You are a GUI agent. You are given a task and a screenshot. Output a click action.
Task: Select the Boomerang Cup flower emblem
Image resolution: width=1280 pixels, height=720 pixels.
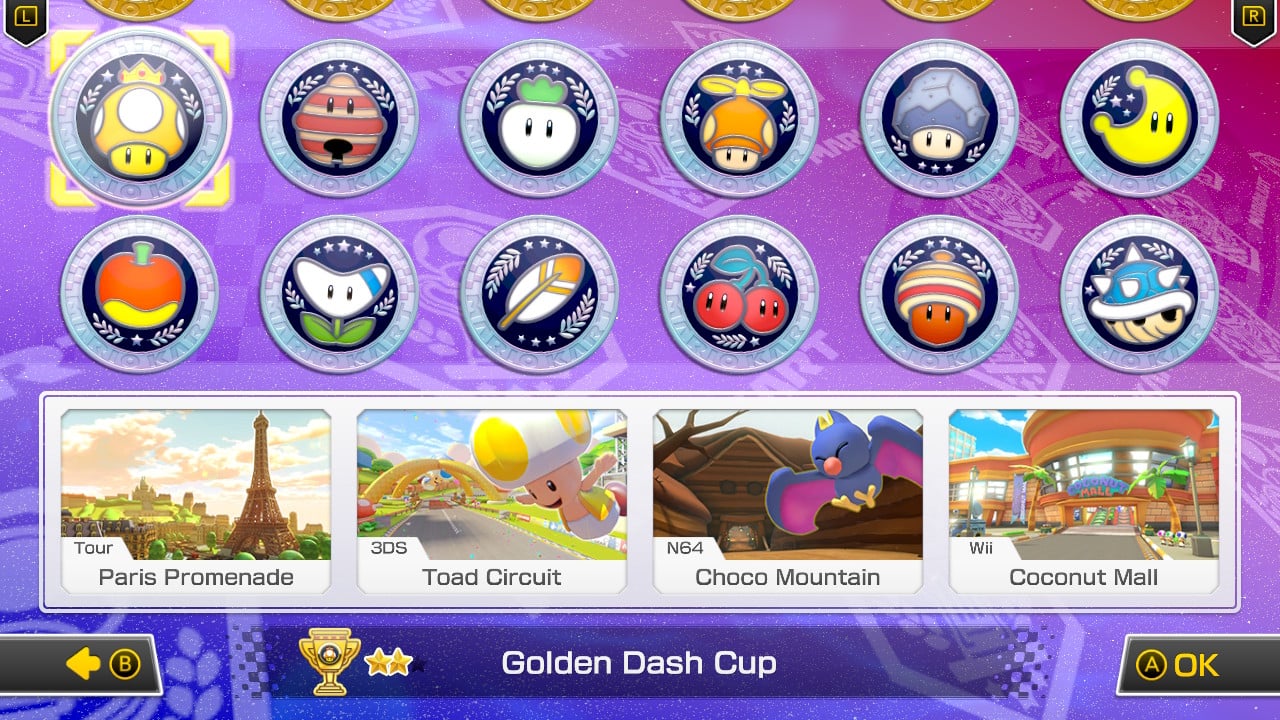pos(340,293)
